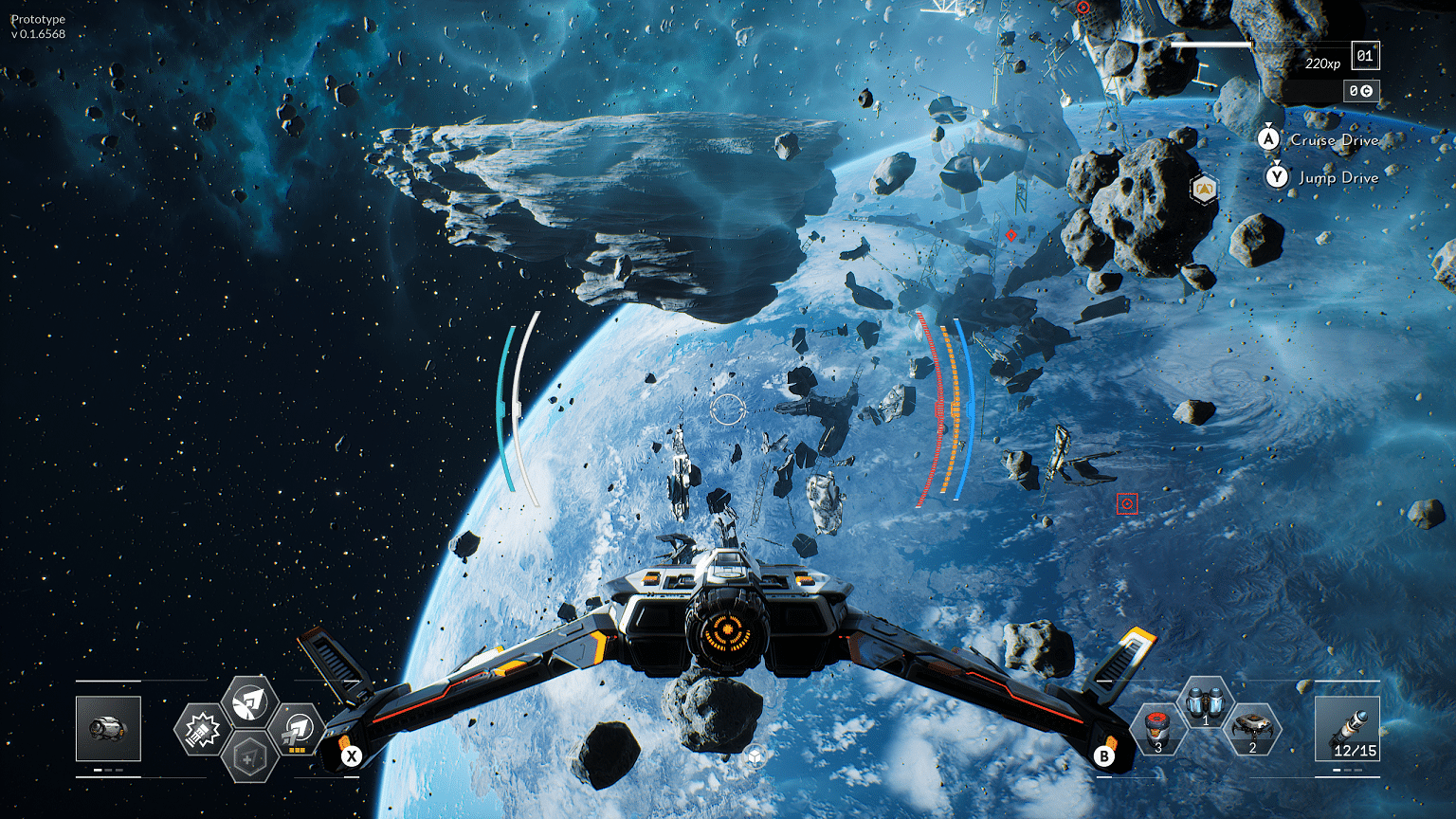Click the orange hexagonal waypoint marker
1456x819 pixels.
click(1204, 189)
